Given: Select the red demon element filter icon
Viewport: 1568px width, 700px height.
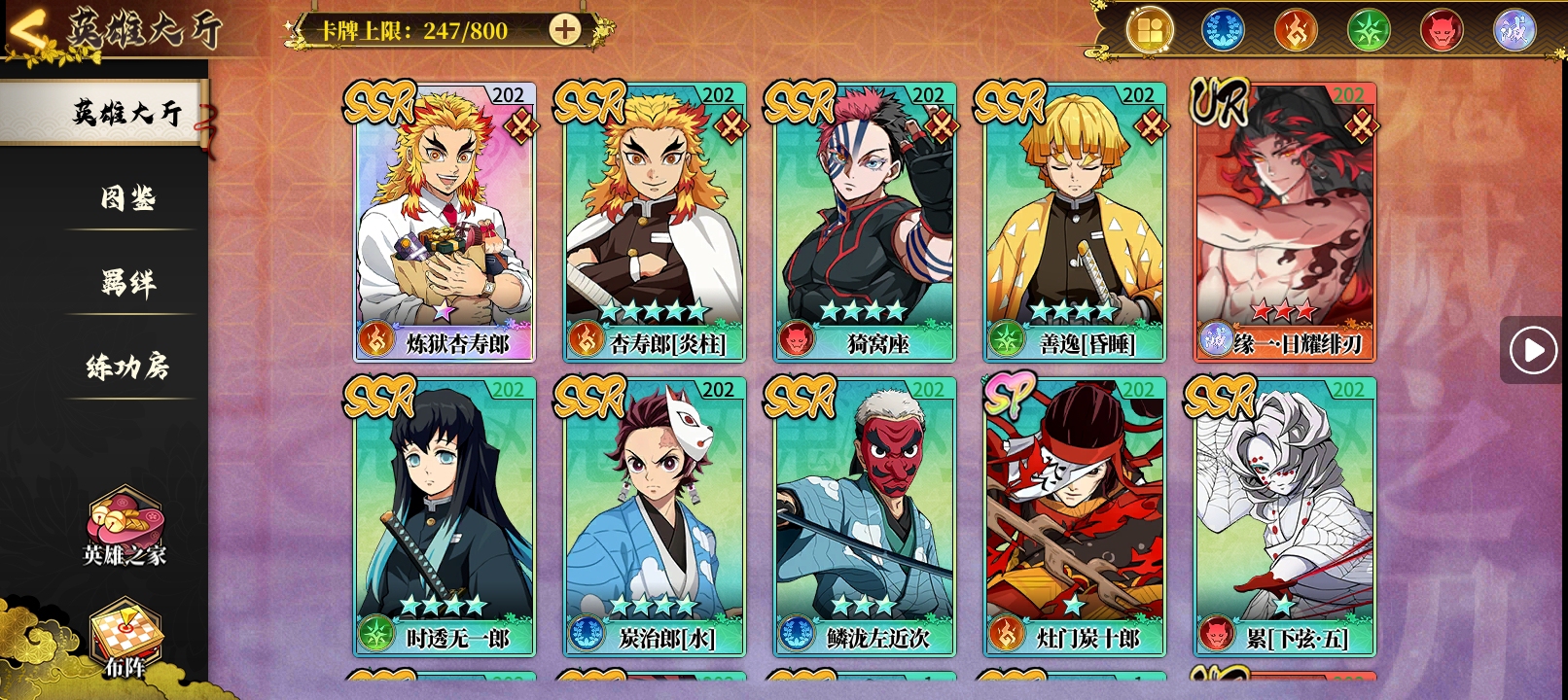Looking at the screenshot, I should tap(1443, 29).
